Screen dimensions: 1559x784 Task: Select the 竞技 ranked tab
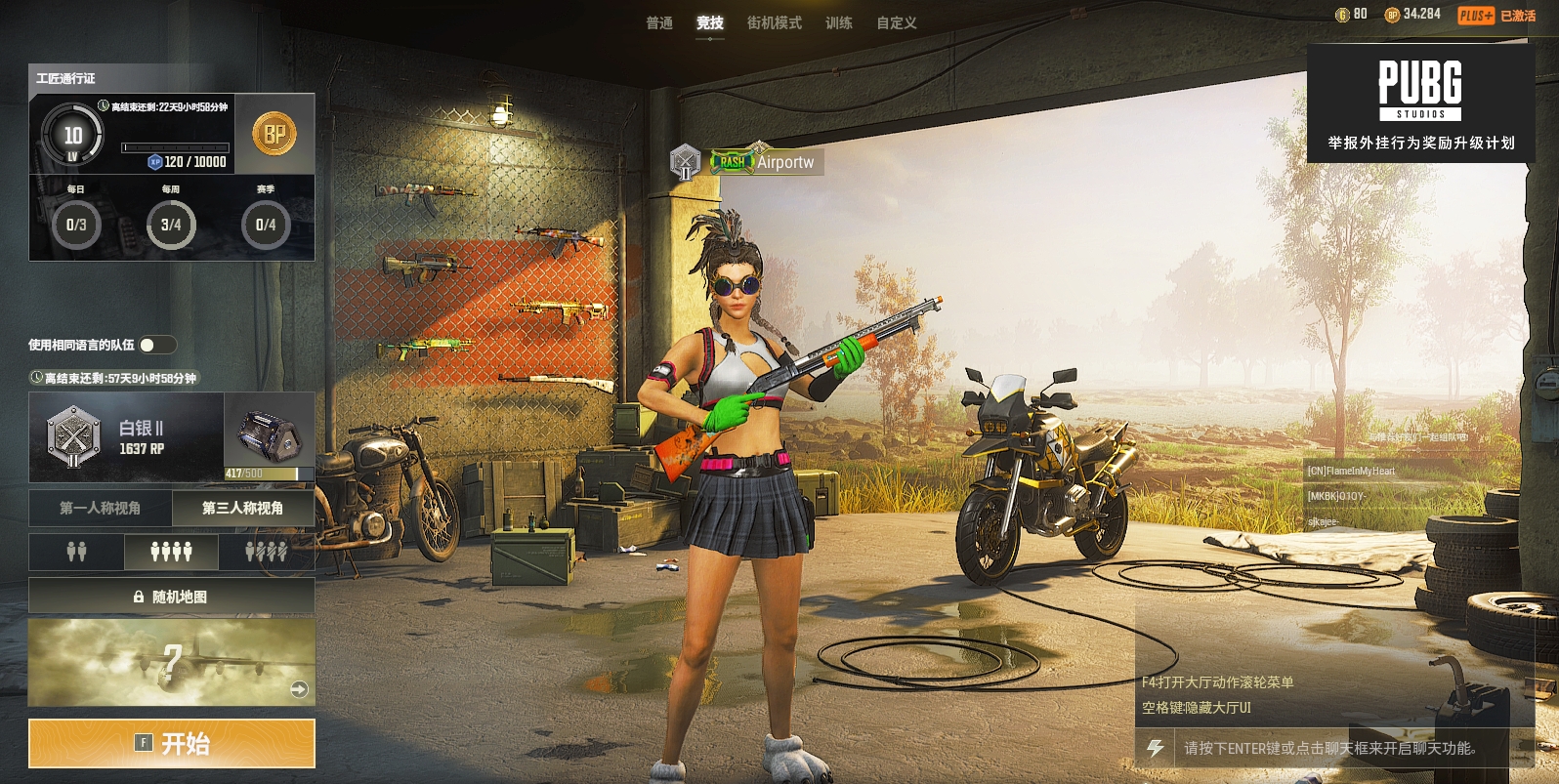(710, 22)
